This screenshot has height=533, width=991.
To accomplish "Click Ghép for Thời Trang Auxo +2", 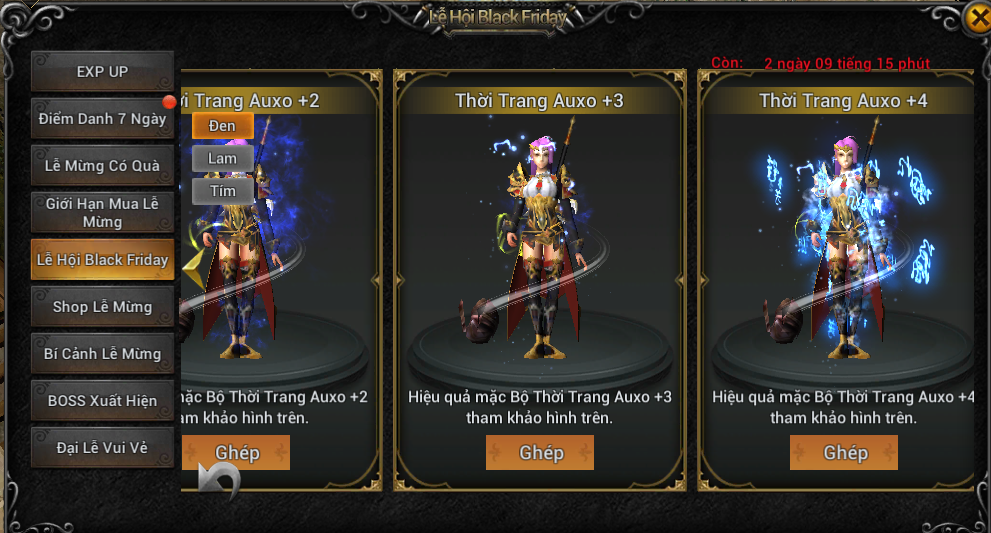I will coord(237,453).
